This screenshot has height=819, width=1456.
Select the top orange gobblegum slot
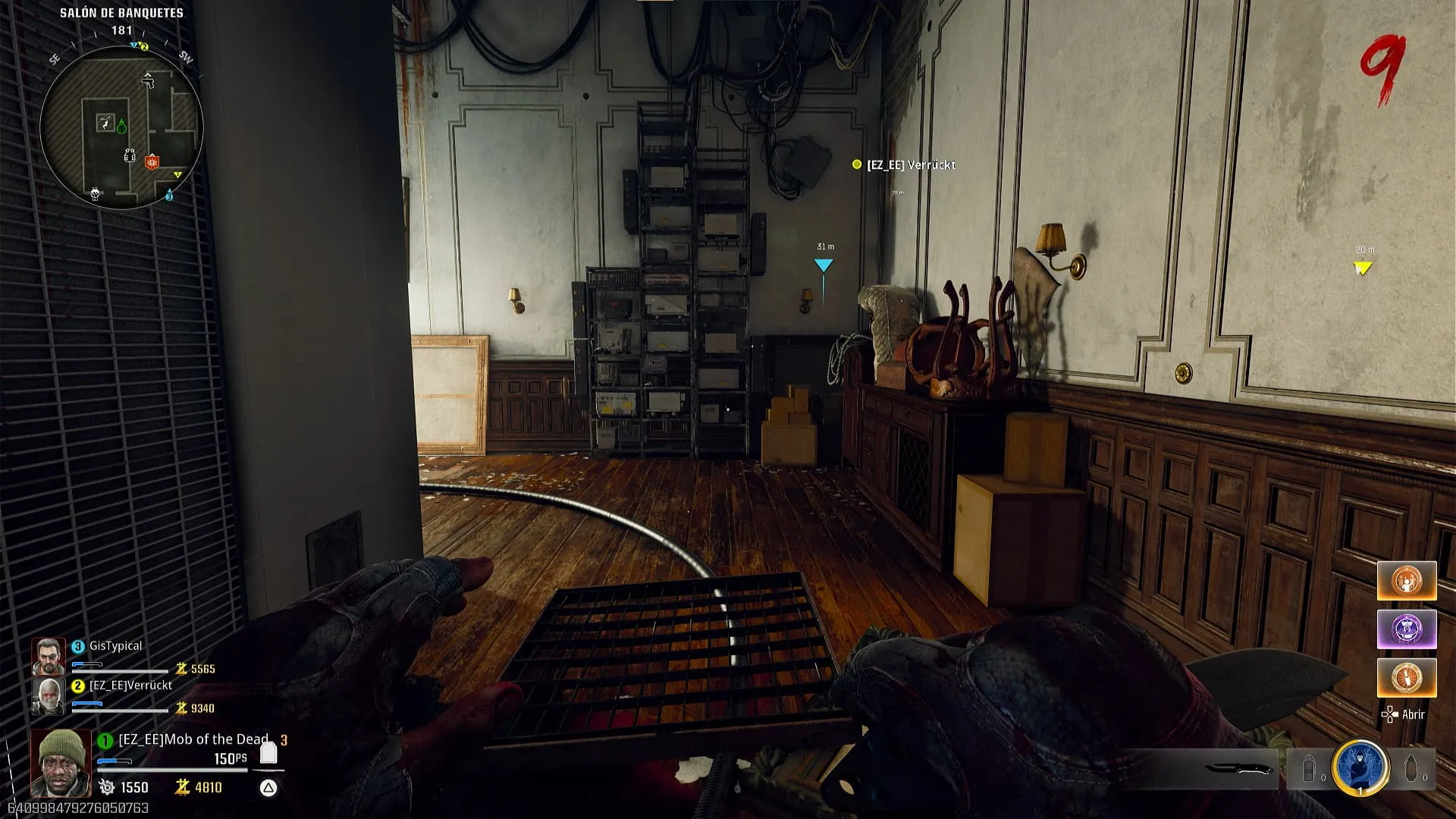pos(1407,581)
